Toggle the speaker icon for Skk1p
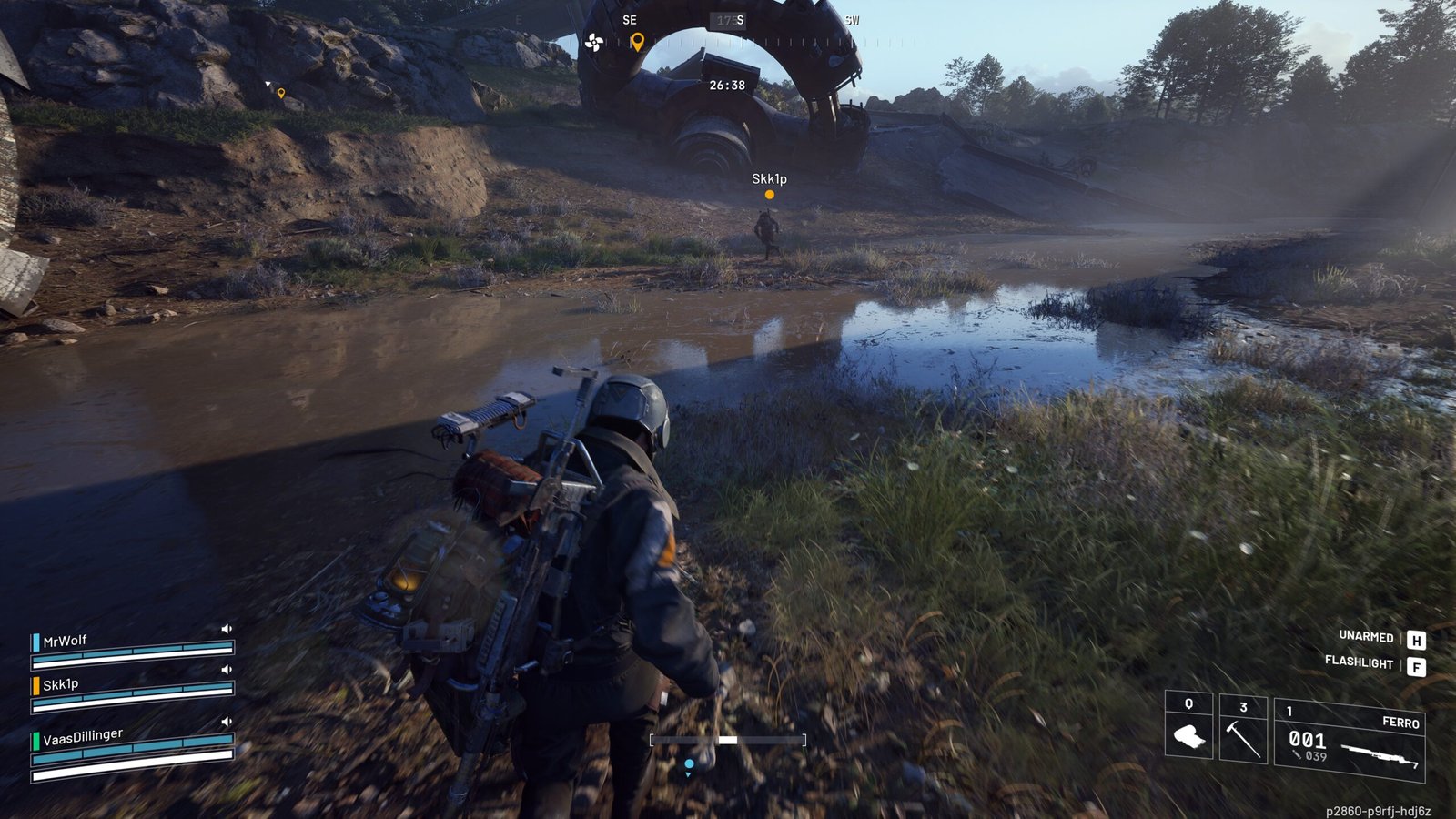Screen dimensions: 1456x819 (227, 670)
